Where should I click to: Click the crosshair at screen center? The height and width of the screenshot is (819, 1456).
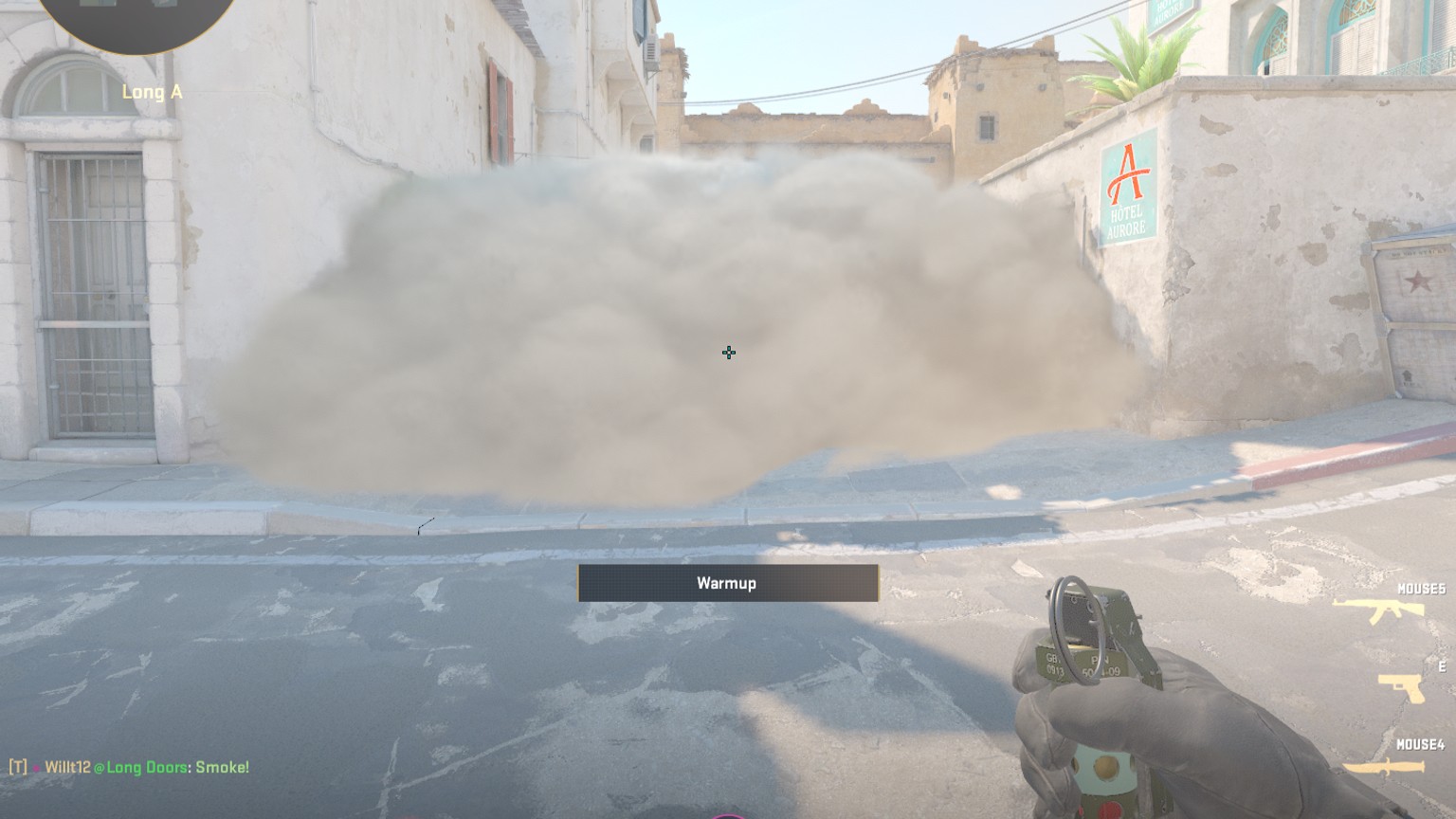pos(728,353)
